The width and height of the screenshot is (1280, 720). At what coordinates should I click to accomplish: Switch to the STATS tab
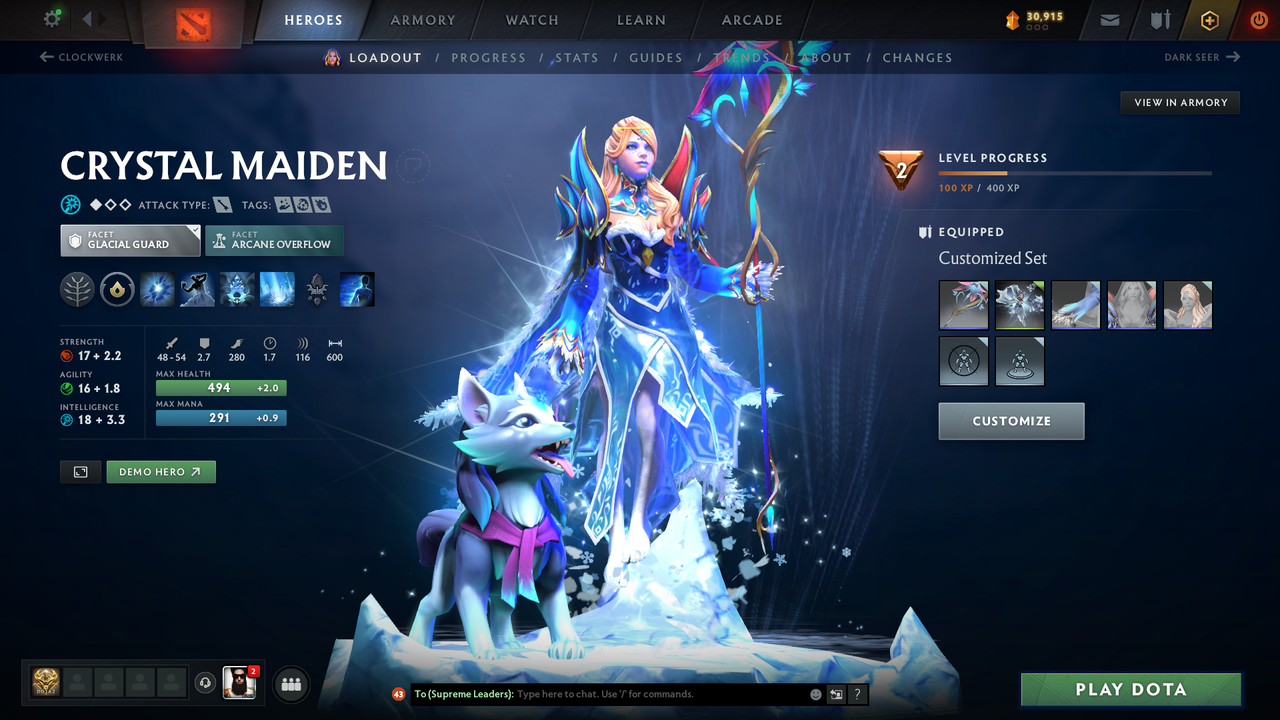577,57
